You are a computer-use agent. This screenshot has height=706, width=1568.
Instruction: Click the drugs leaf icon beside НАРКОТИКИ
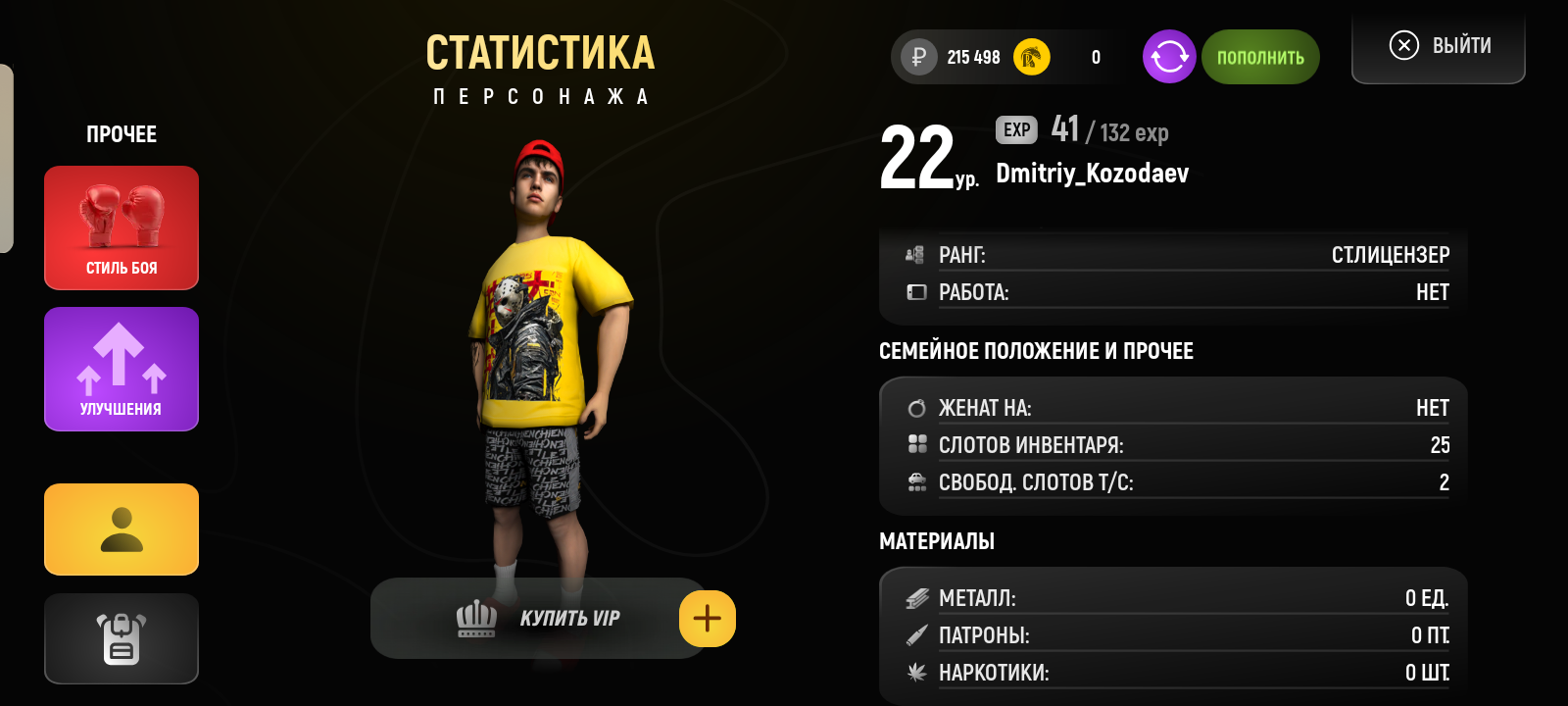[x=917, y=674]
